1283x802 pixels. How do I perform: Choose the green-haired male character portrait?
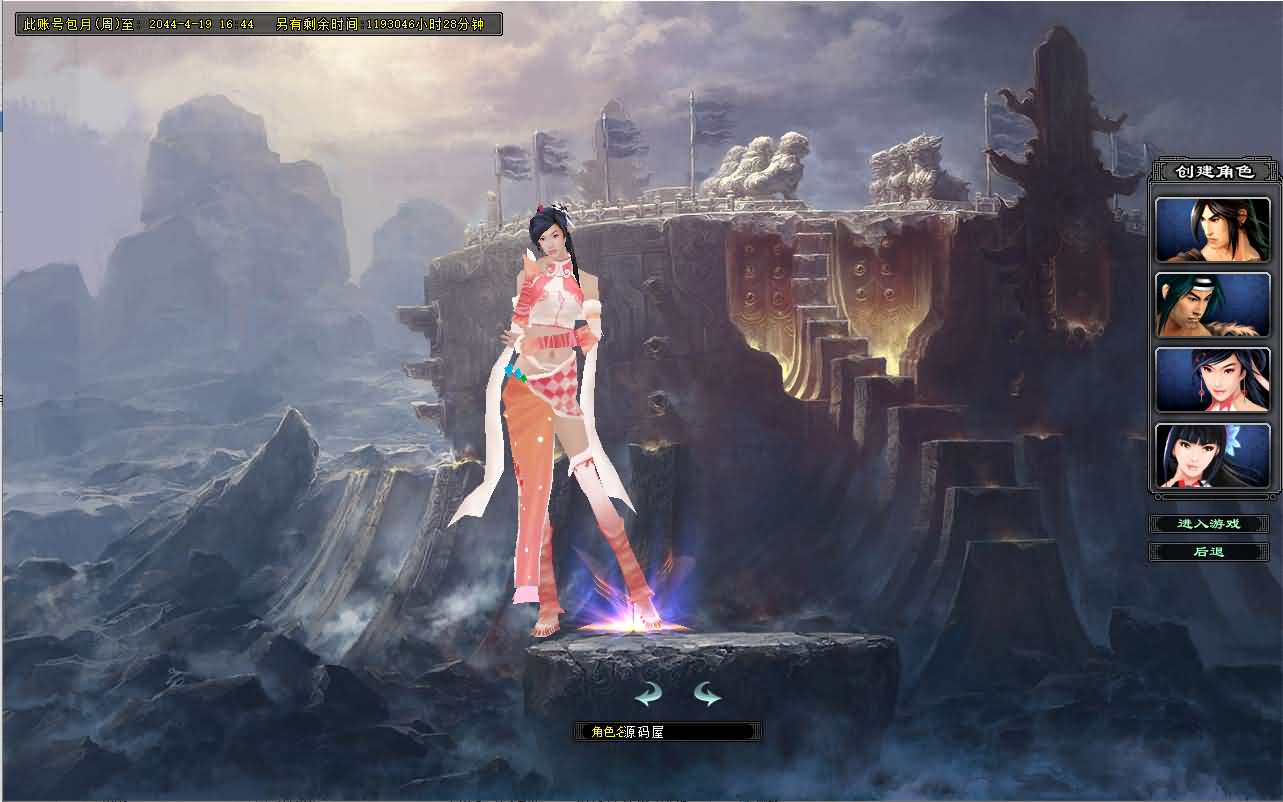point(1212,304)
